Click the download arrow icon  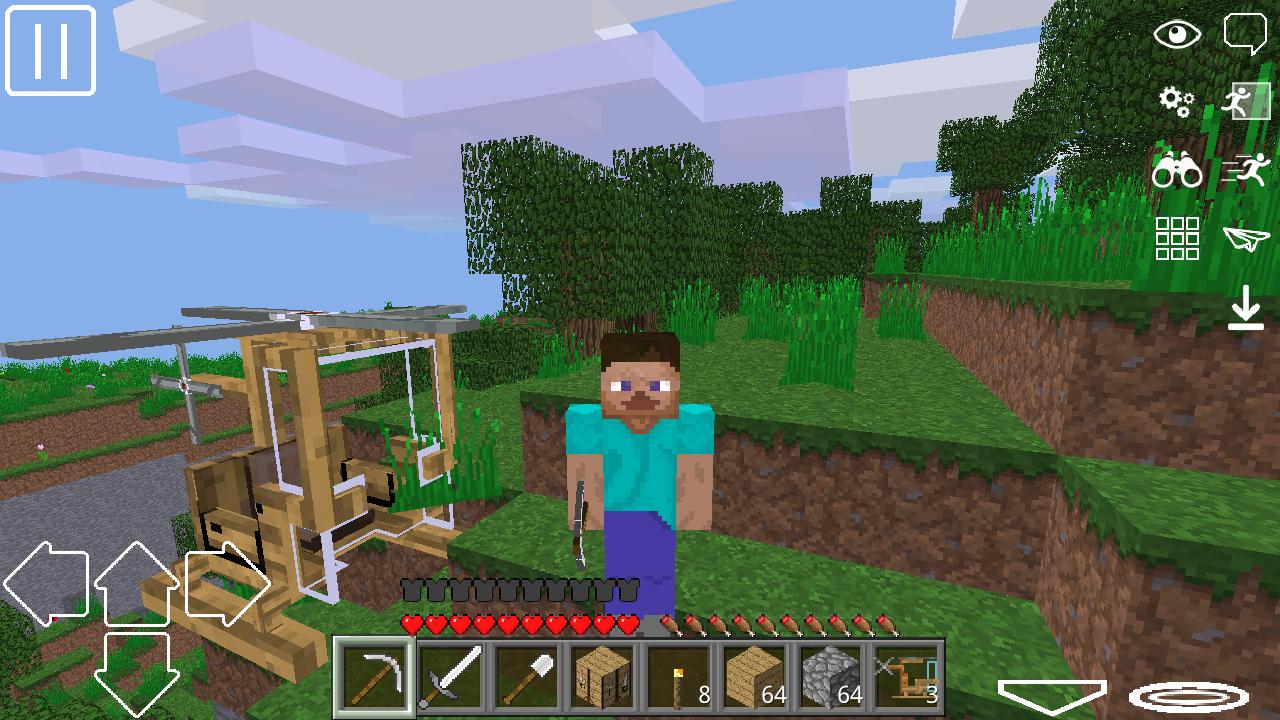1246,308
